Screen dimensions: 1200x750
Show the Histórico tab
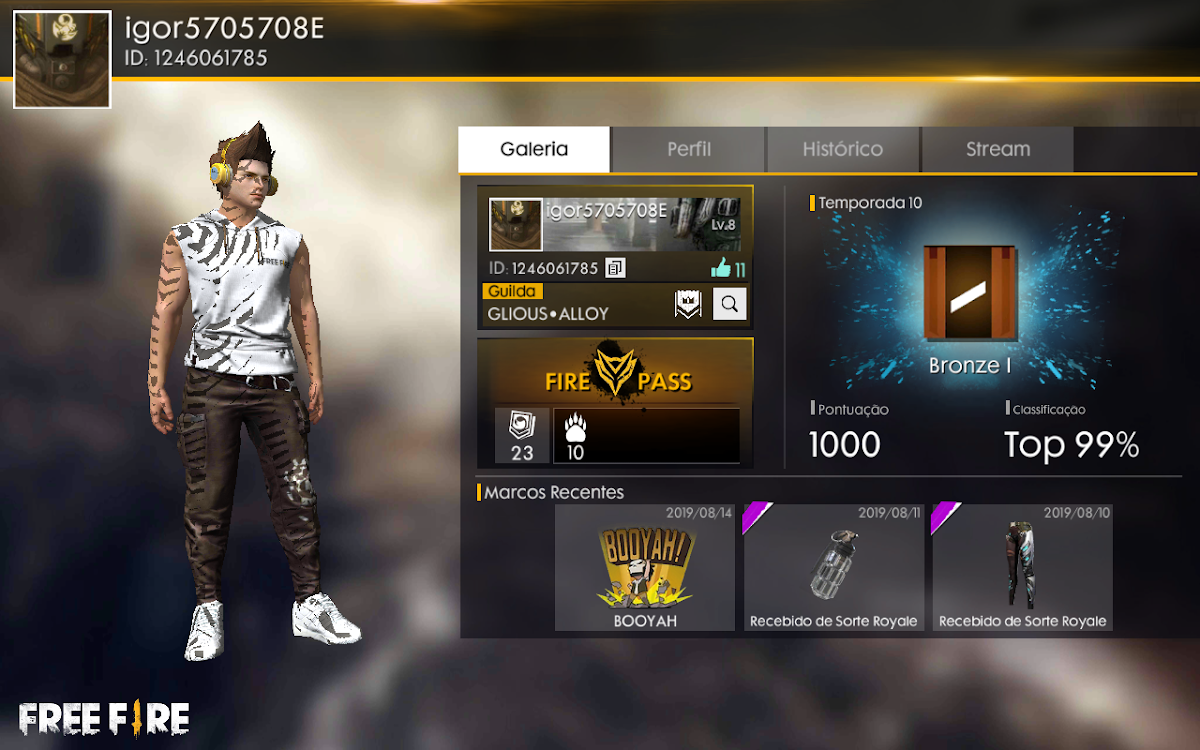click(843, 150)
